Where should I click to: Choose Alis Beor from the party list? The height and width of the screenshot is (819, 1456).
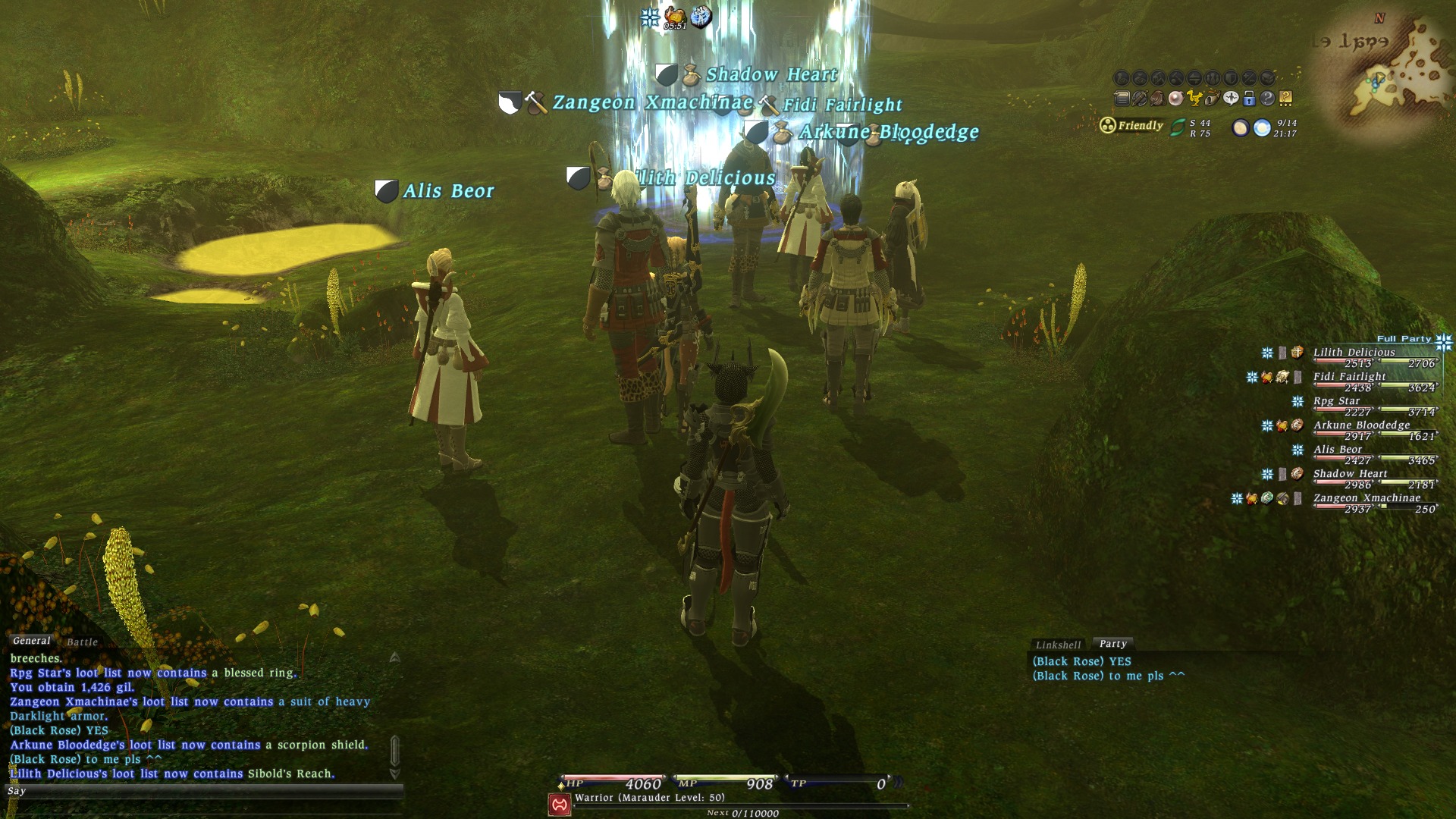pos(1338,449)
